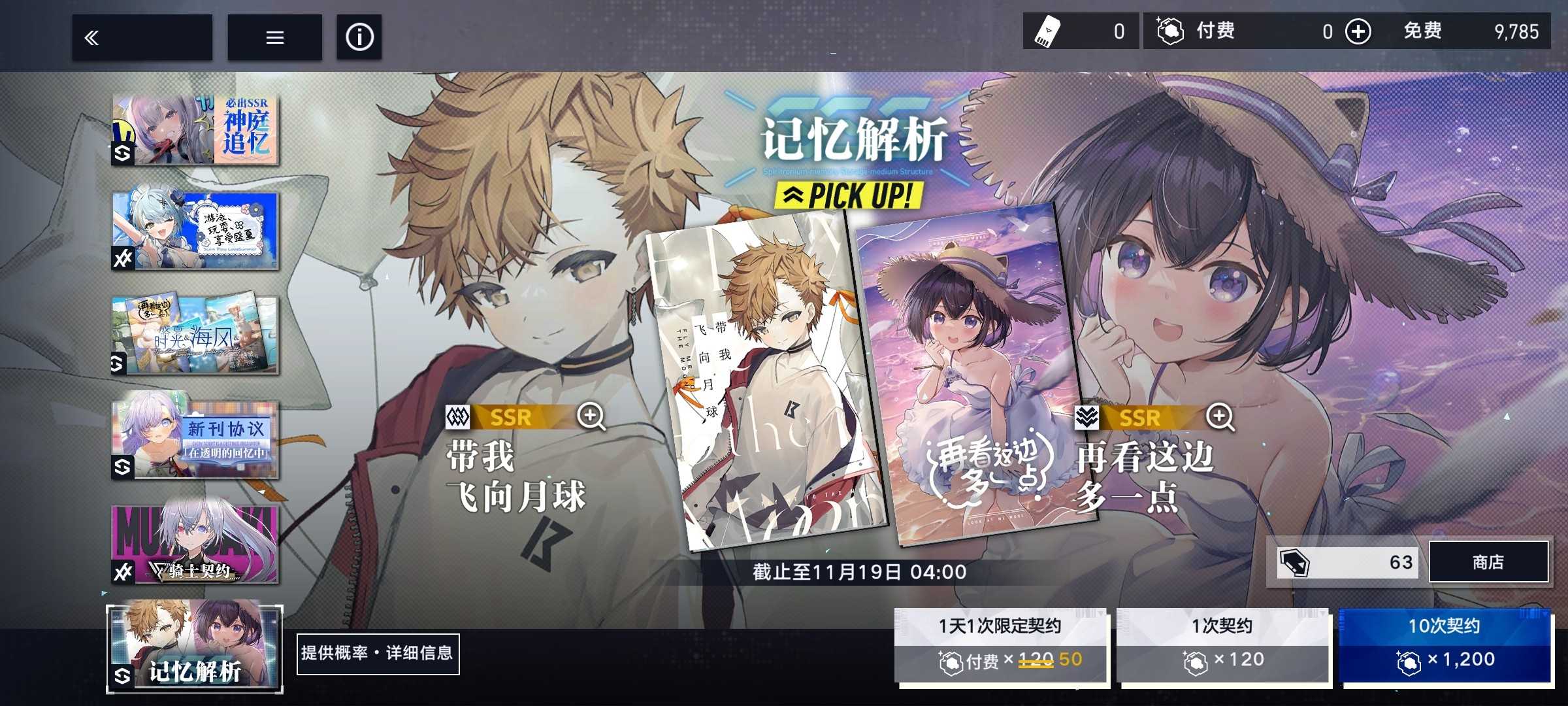Add paid currency with the + button
This screenshot has width=1568, height=706.
1360,31
